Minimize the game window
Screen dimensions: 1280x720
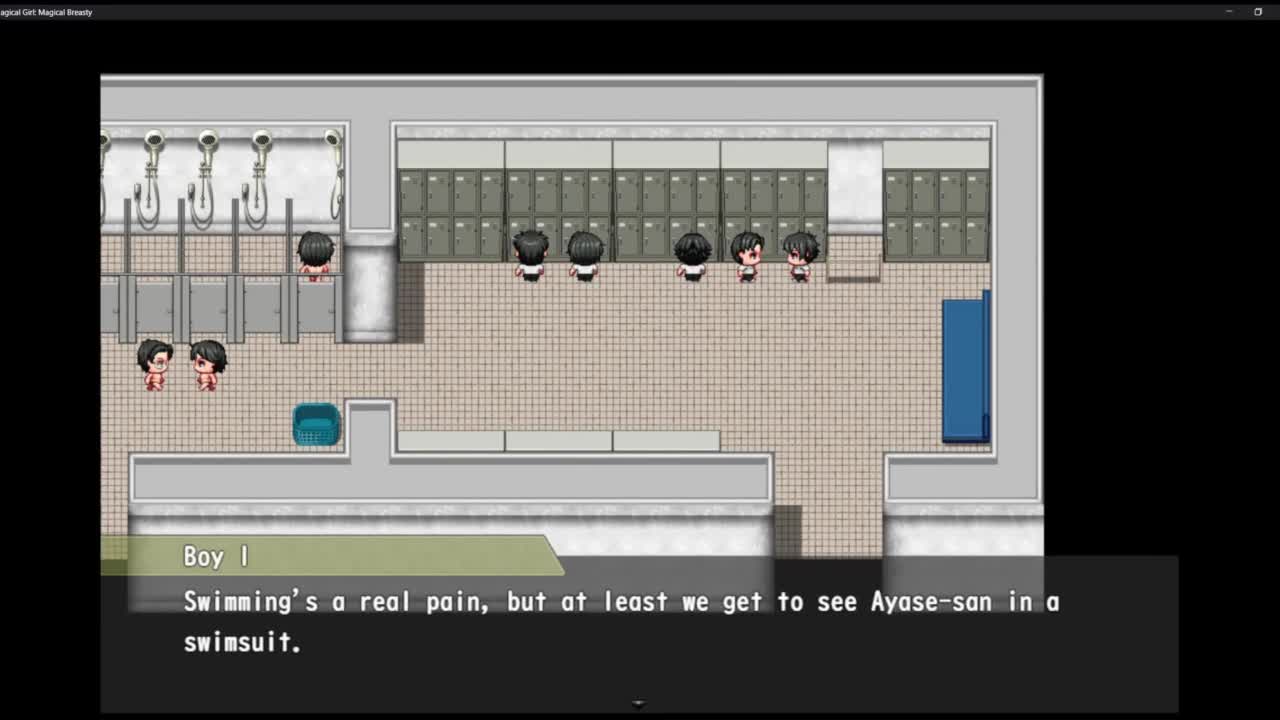point(1229,12)
